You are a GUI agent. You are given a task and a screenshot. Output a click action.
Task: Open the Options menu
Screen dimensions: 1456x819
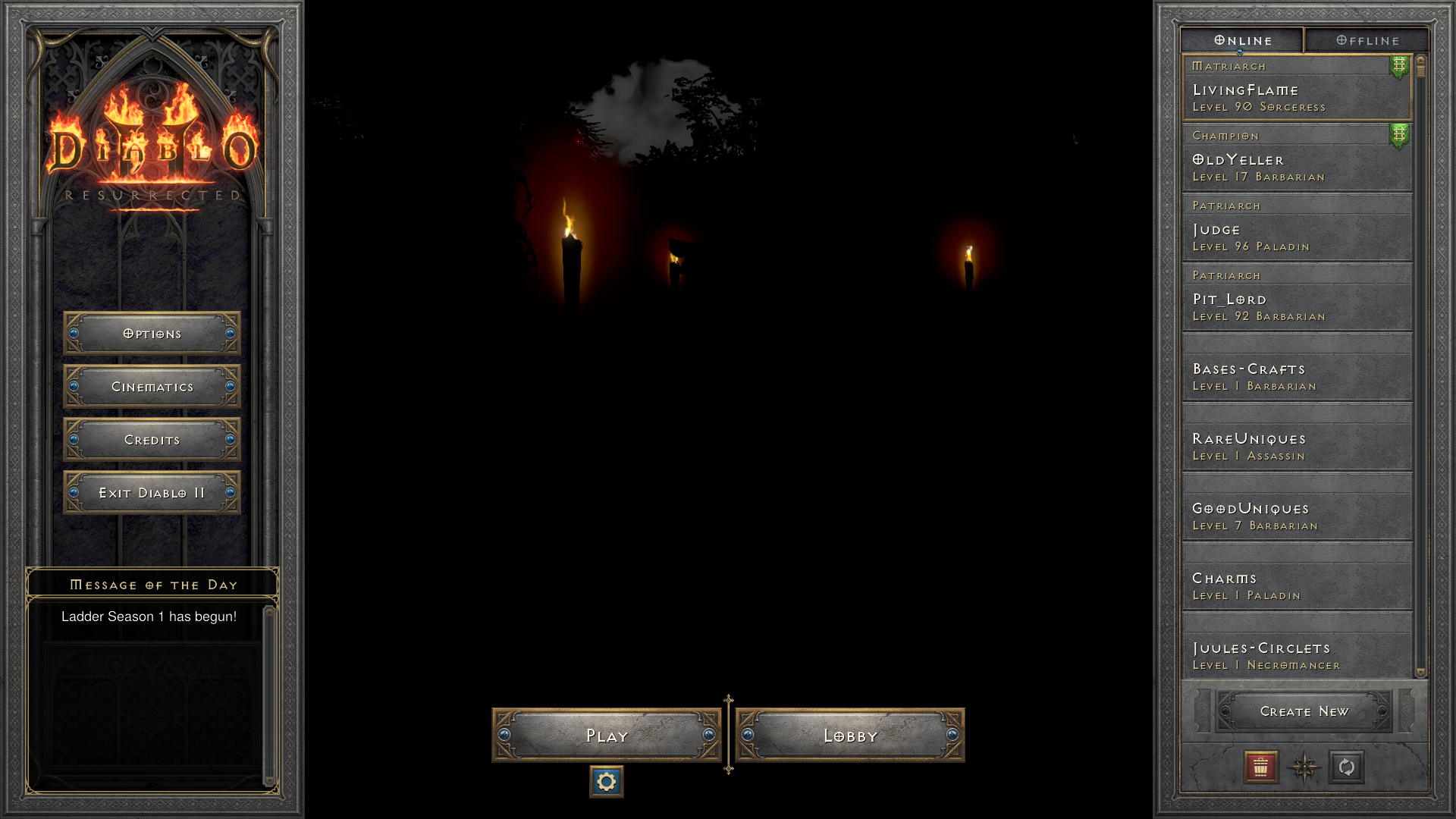point(151,333)
